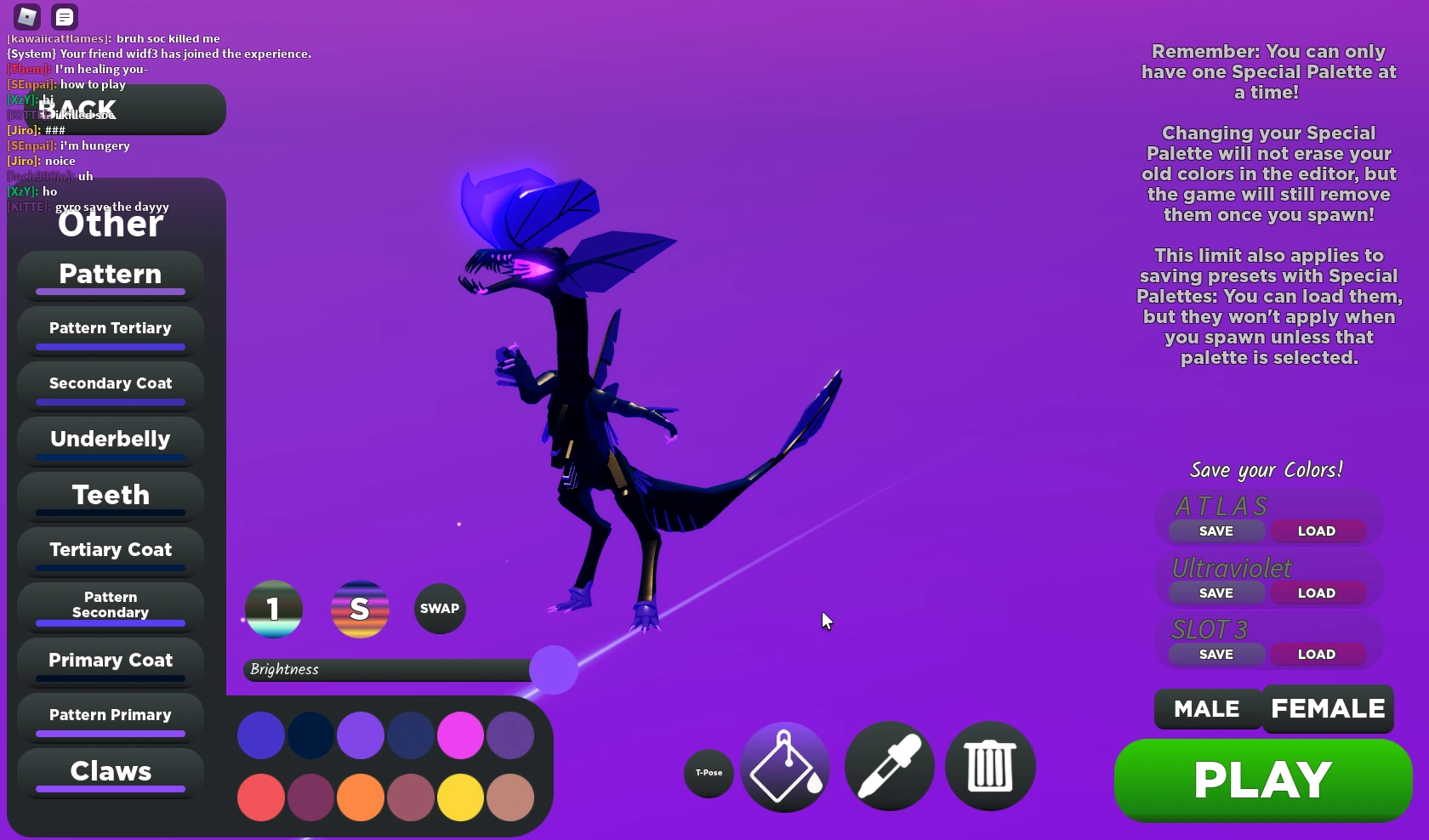The width and height of the screenshot is (1429, 840).
Task: Load the Ultraviolet palette
Action: [x=1317, y=593]
